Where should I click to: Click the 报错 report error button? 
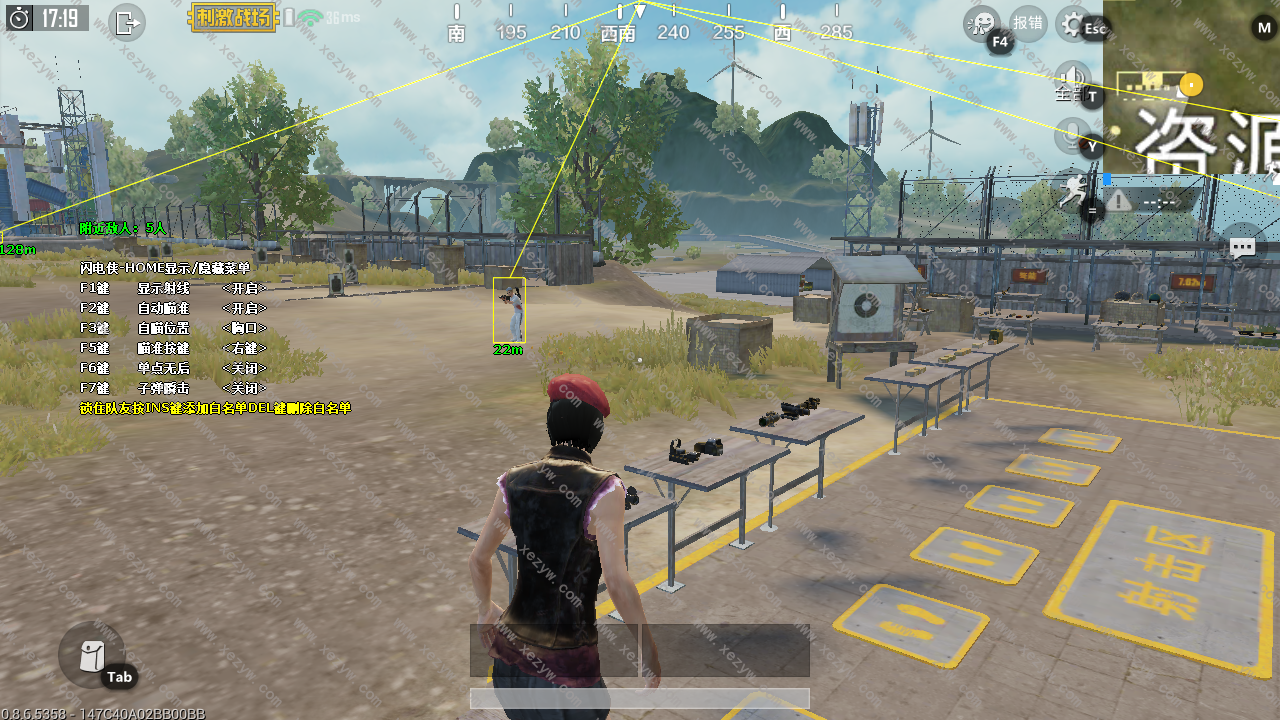tap(1028, 22)
